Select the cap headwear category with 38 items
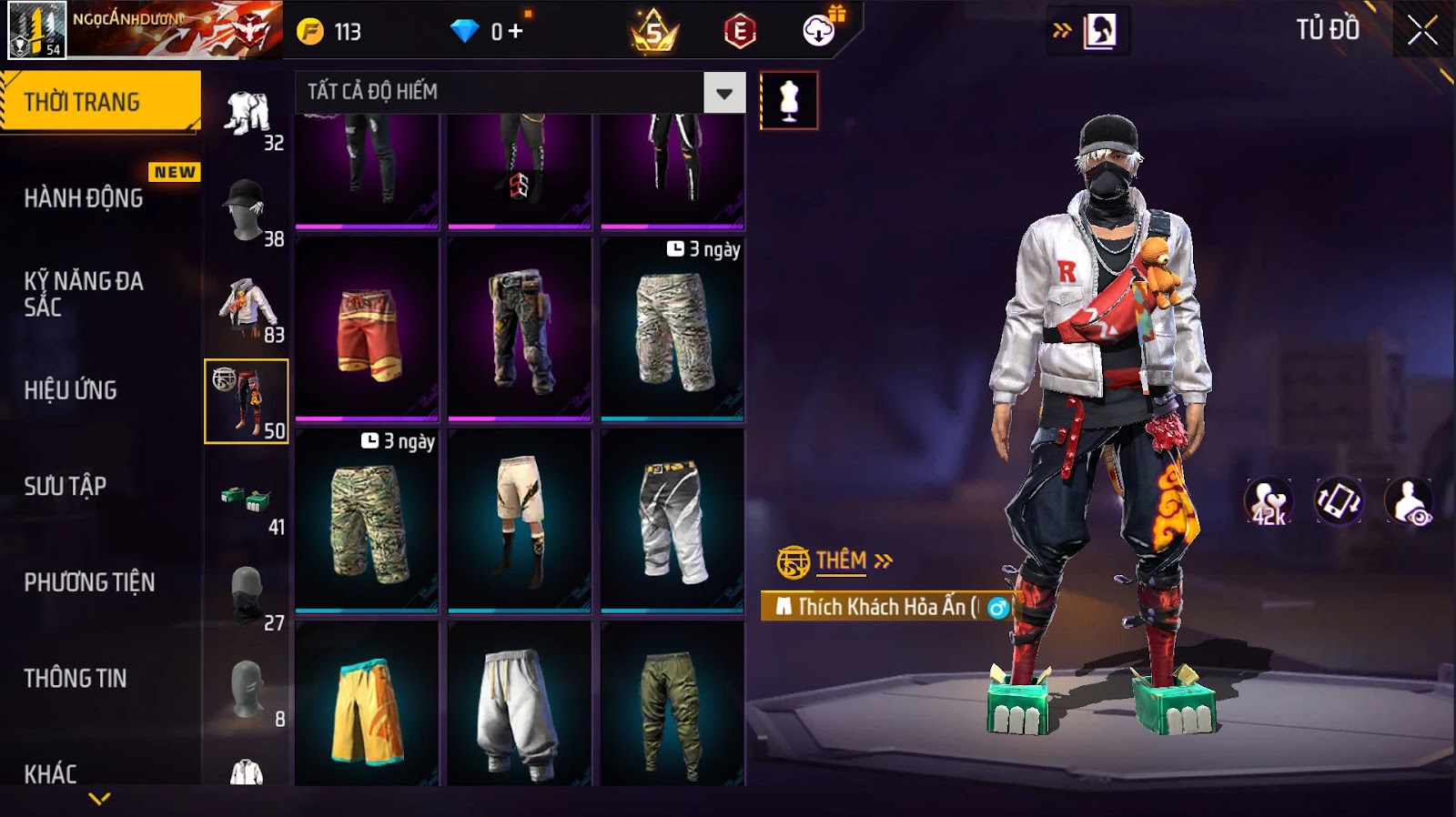 coord(248,211)
